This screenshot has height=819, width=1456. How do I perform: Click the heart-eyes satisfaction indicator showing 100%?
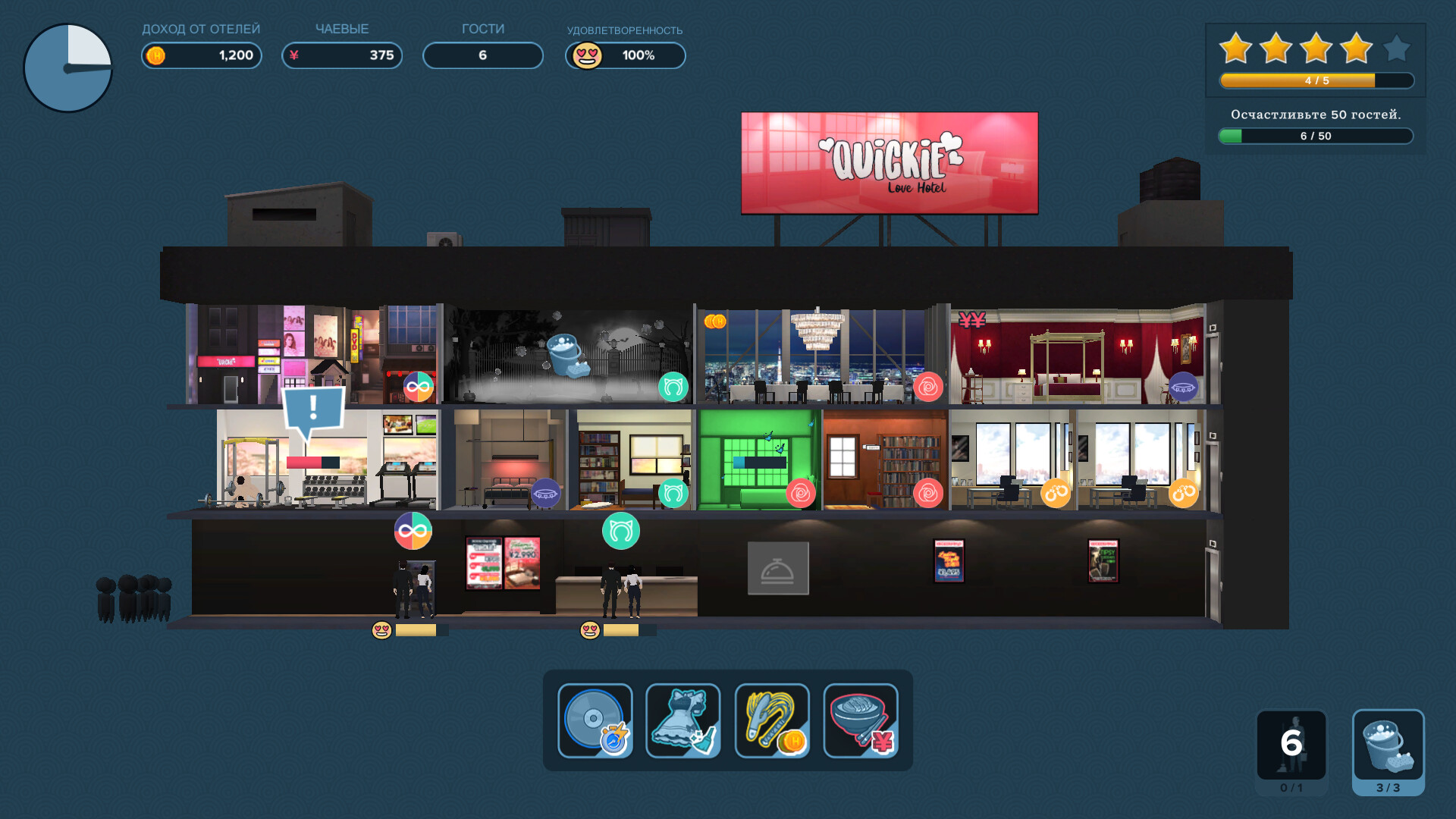625,55
